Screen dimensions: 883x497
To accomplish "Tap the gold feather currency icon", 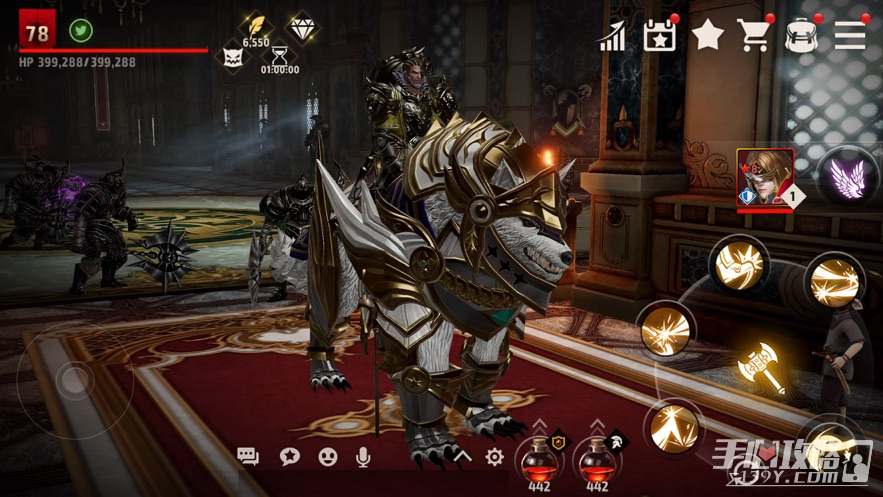I will tap(255, 25).
